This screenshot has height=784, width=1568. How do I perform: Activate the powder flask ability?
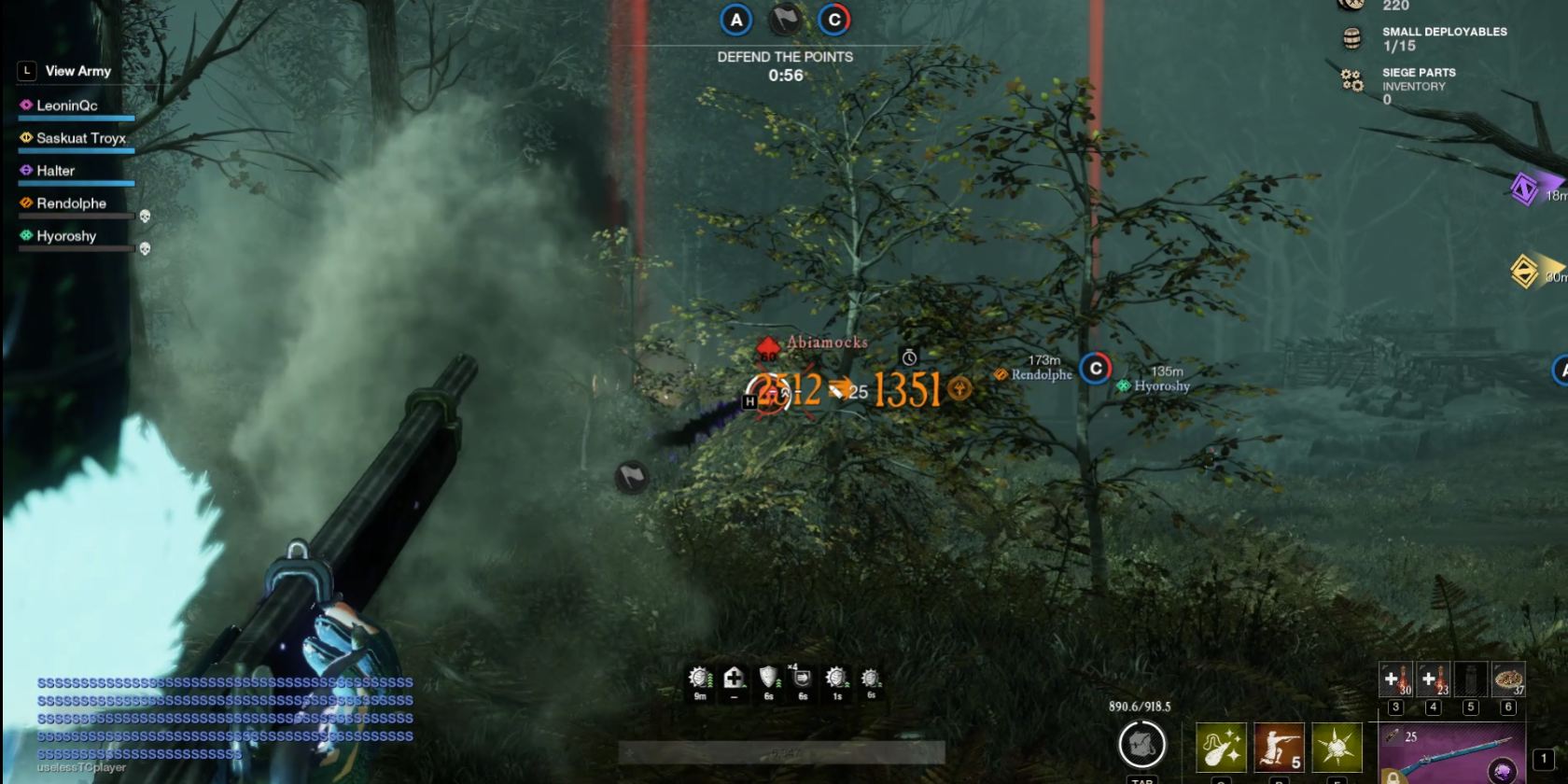(x=1221, y=748)
